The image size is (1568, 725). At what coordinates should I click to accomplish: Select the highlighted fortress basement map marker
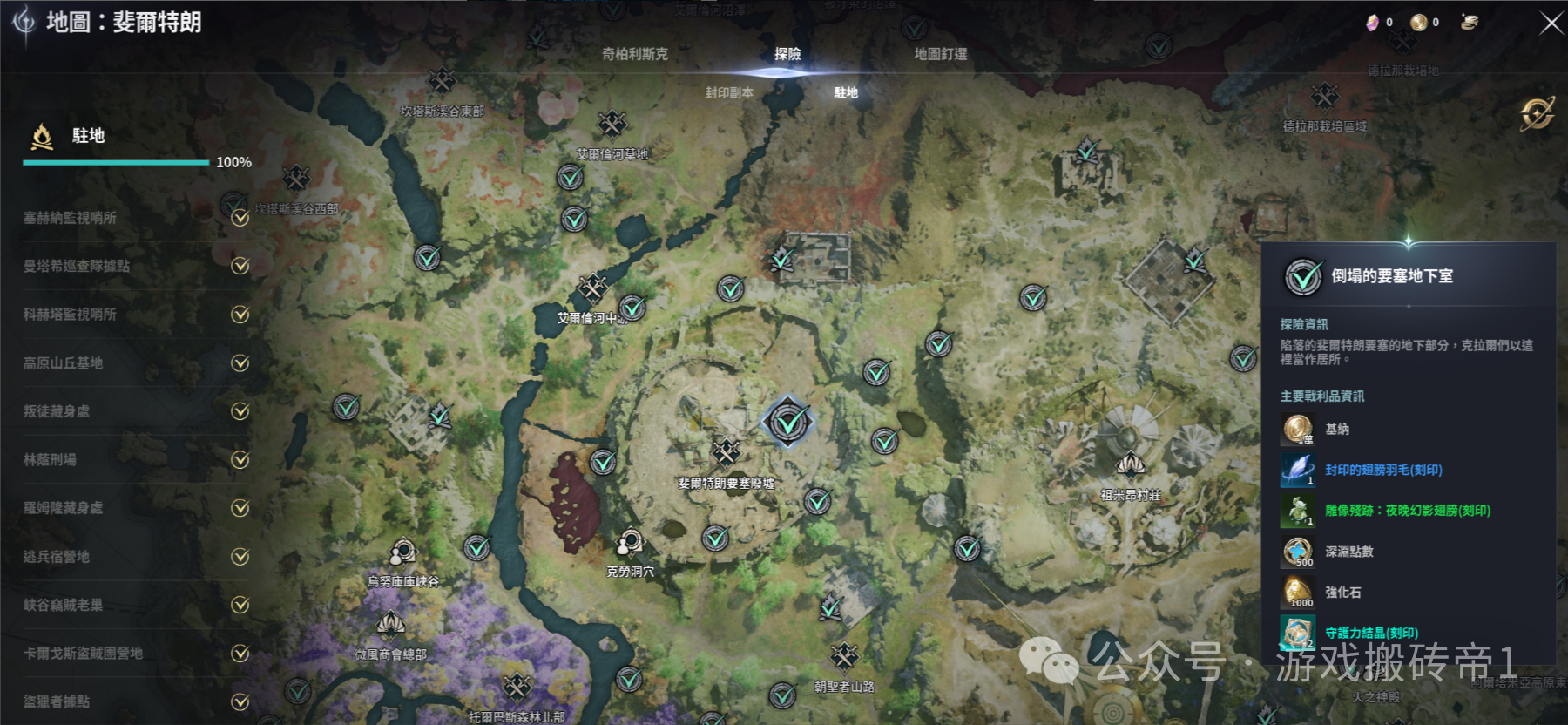(x=788, y=423)
